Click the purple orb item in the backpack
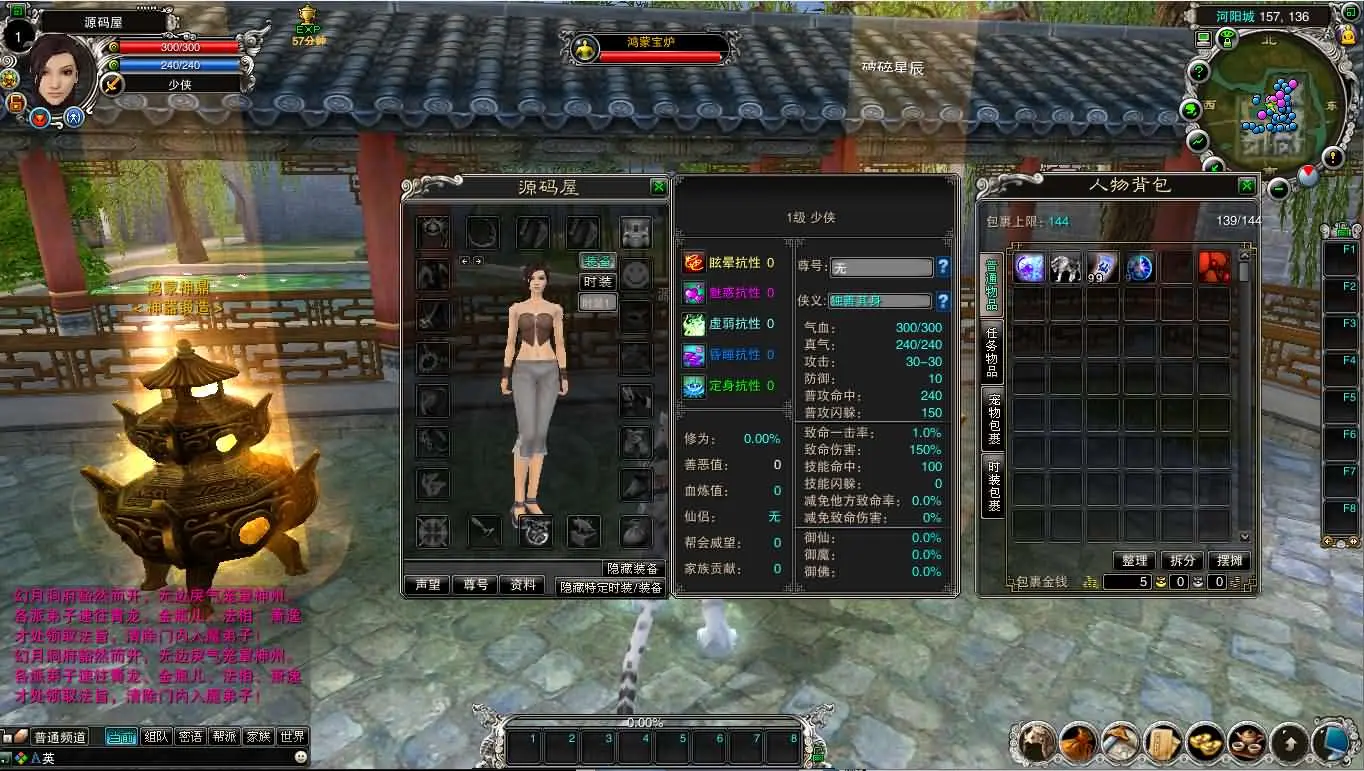The height and width of the screenshot is (771, 1364). point(1029,269)
